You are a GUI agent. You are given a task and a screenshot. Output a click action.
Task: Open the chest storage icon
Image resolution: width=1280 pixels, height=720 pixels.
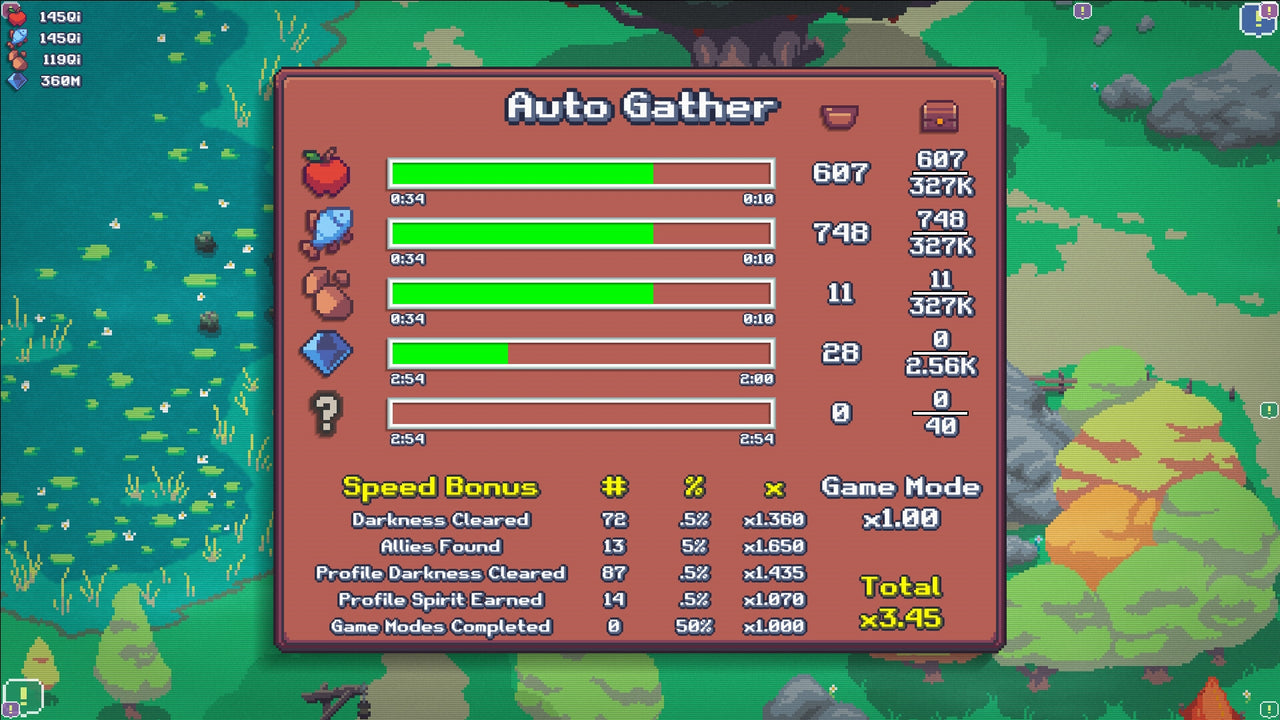(x=938, y=115)
